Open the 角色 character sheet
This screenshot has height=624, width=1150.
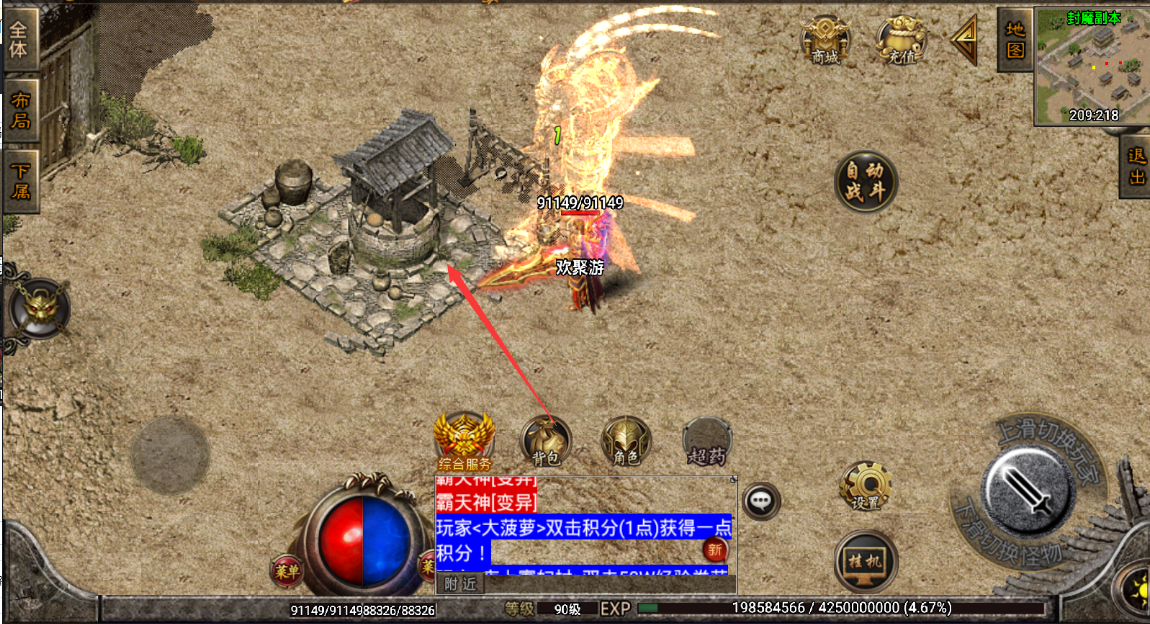pos(626,442)
